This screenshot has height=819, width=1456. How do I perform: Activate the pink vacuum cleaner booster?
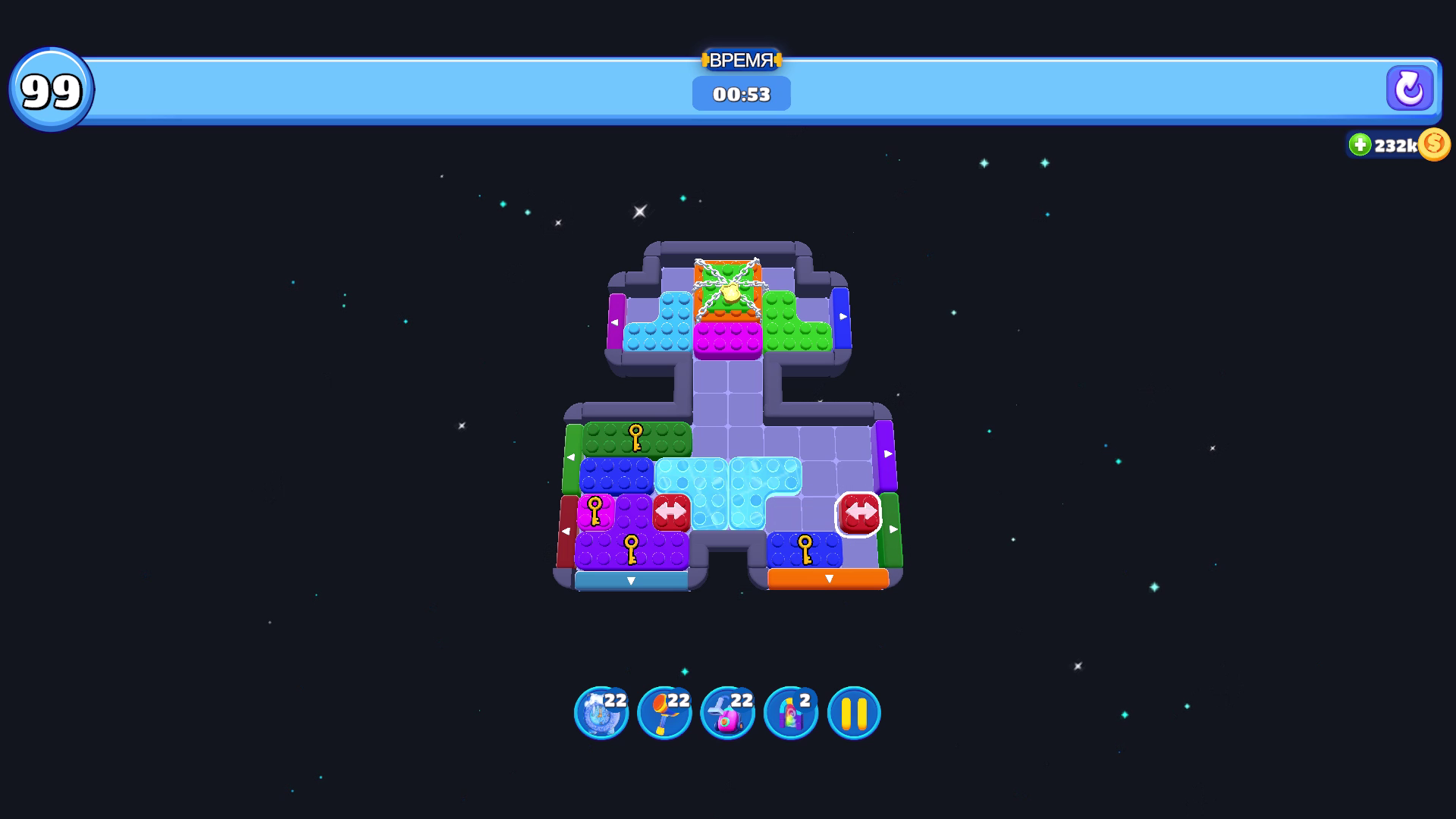click(x=729, y=711)
